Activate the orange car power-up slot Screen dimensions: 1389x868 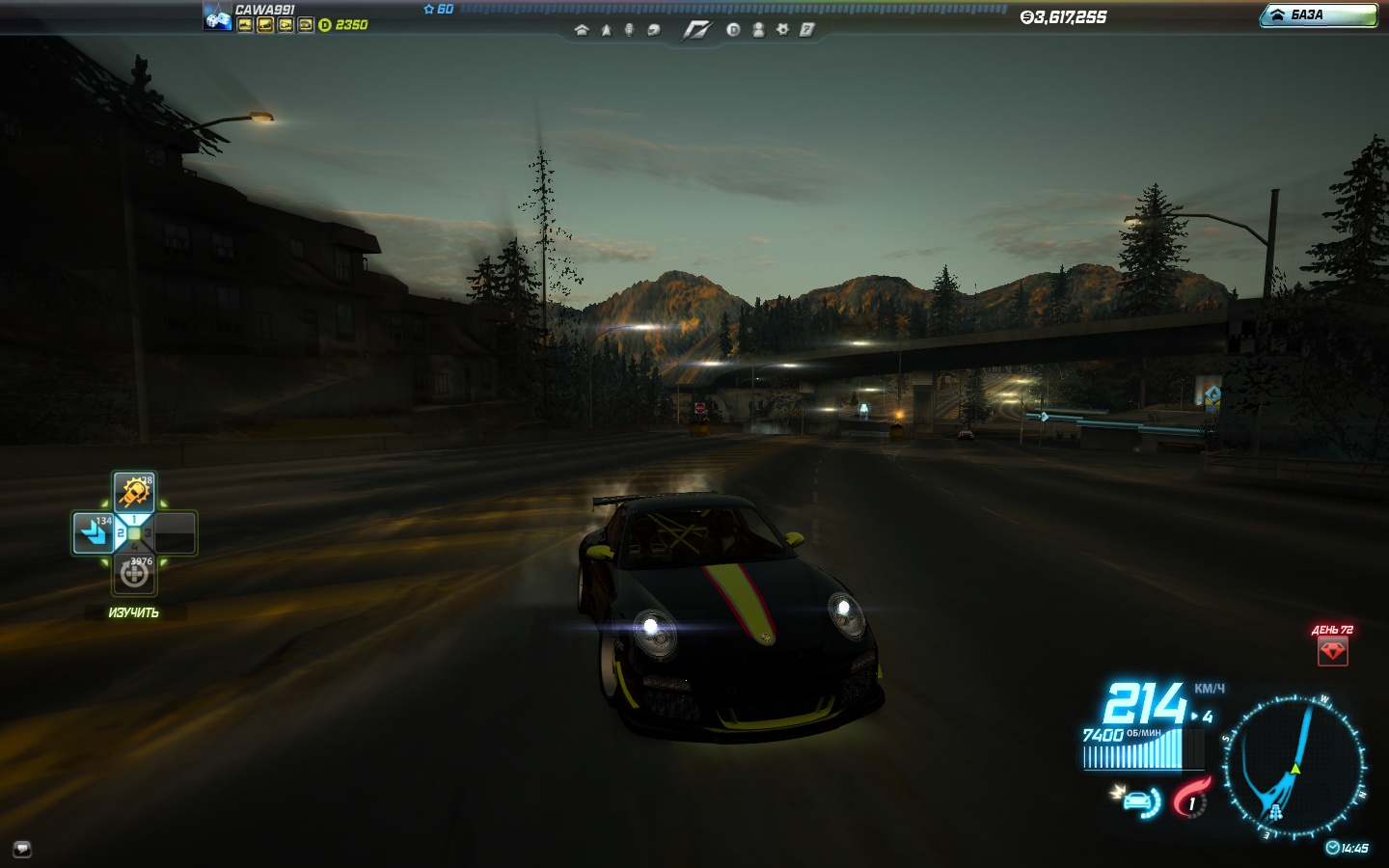pos(134,493)
